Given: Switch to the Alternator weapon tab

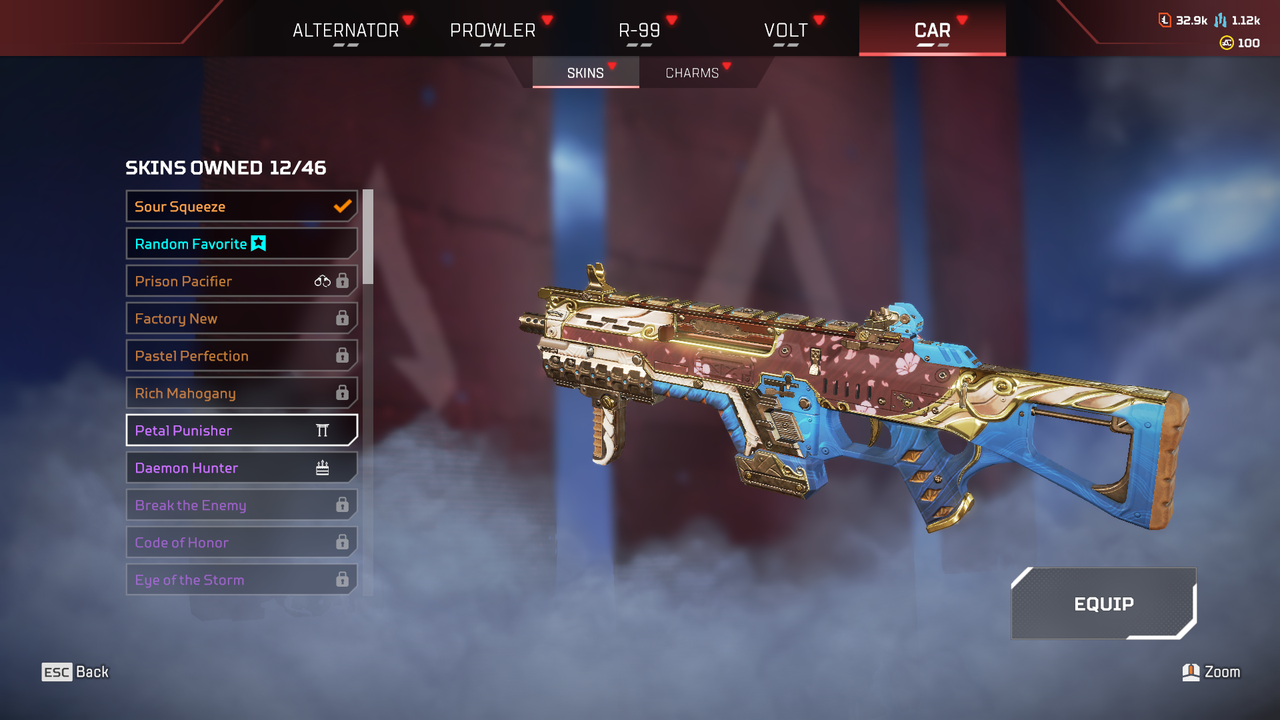Looking at the screenshot, I should (x=345, y=30).
